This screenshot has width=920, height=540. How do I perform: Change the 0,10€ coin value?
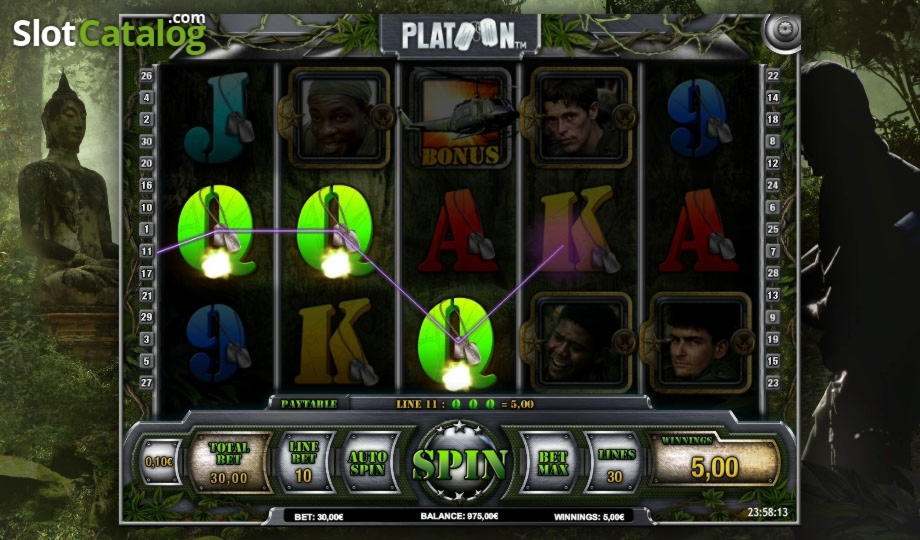coord(157,463)
